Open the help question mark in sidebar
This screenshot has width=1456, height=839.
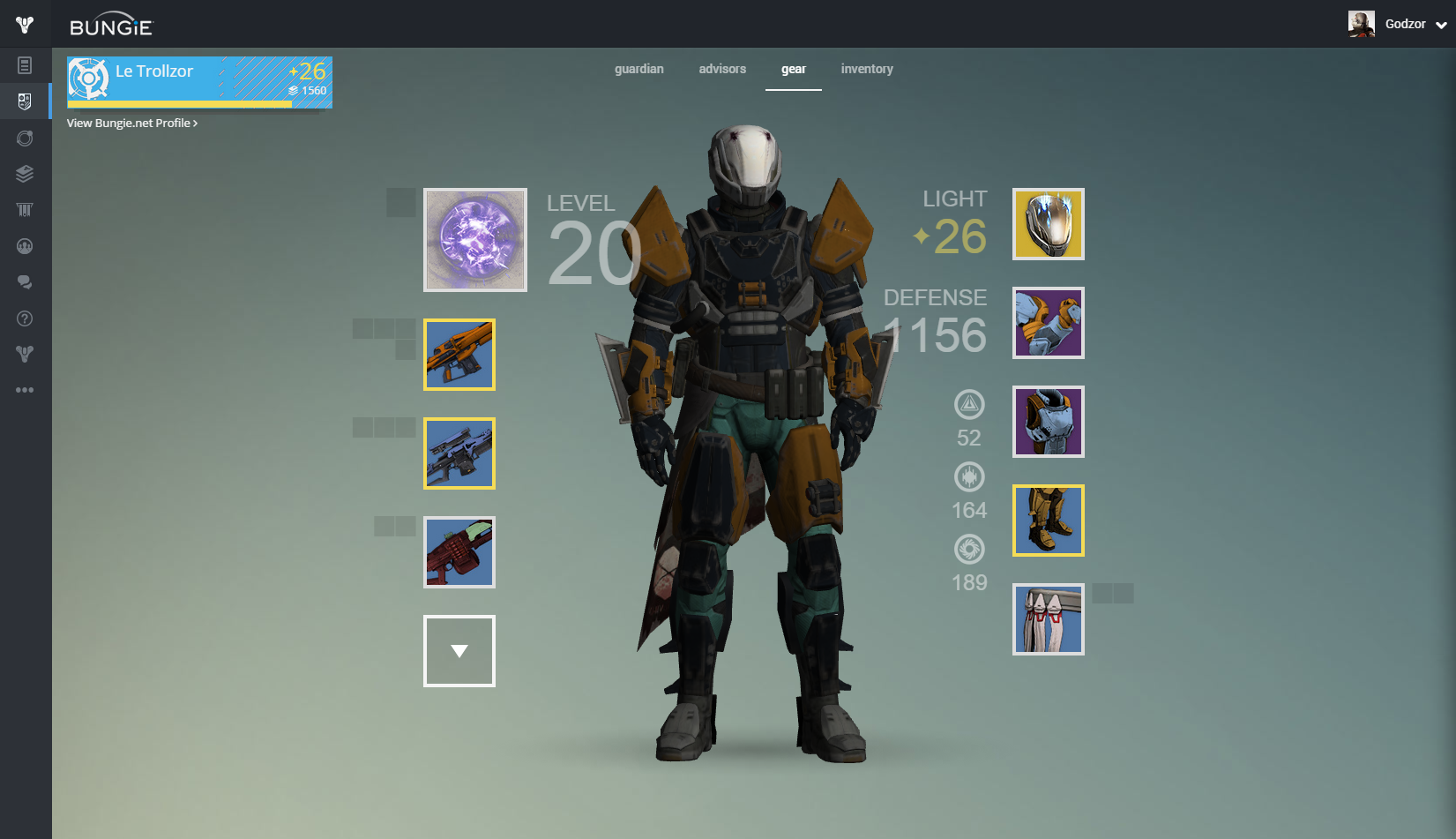point(25,318)
